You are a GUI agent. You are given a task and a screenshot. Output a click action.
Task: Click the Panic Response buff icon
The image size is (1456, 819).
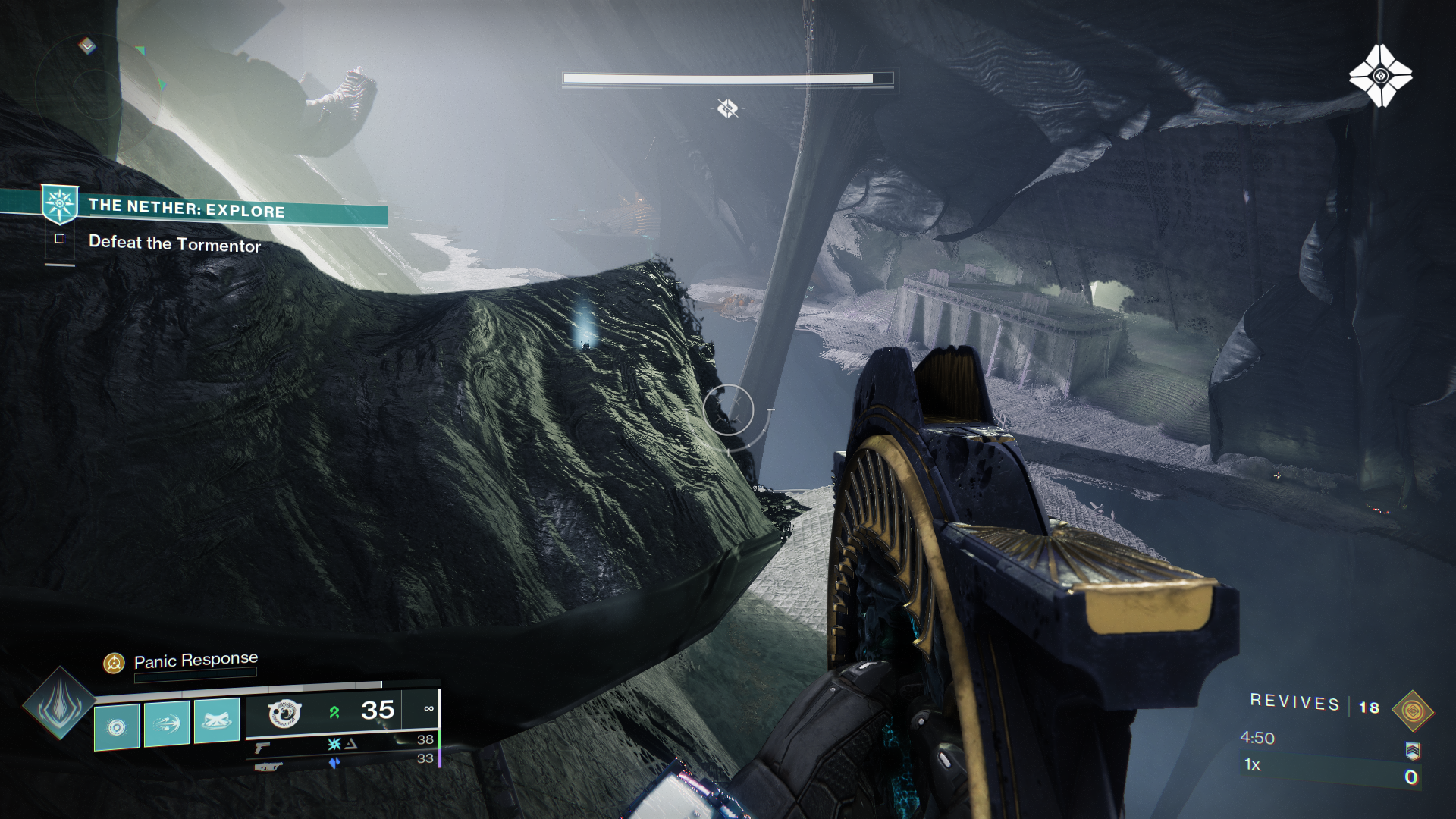coord(115,661)
